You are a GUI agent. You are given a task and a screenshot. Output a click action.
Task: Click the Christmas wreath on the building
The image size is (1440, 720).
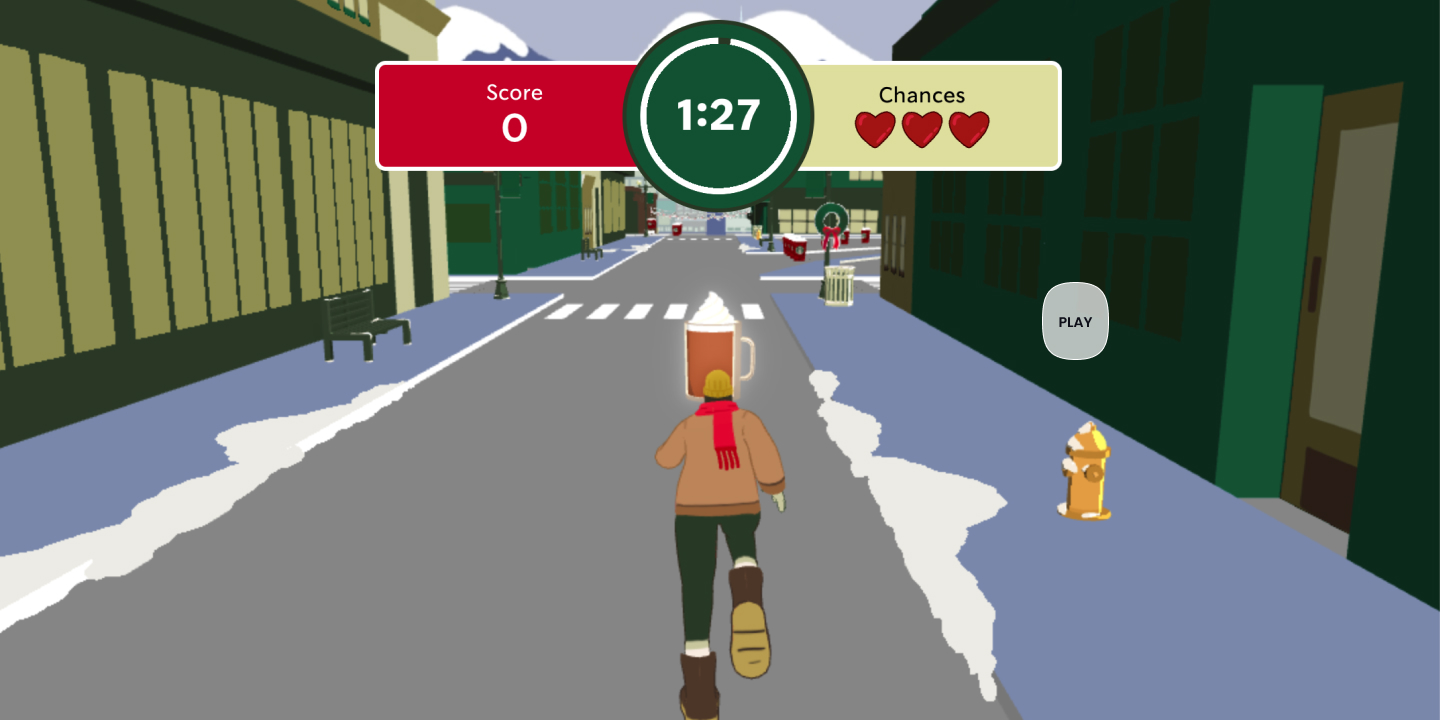point(830,218)
